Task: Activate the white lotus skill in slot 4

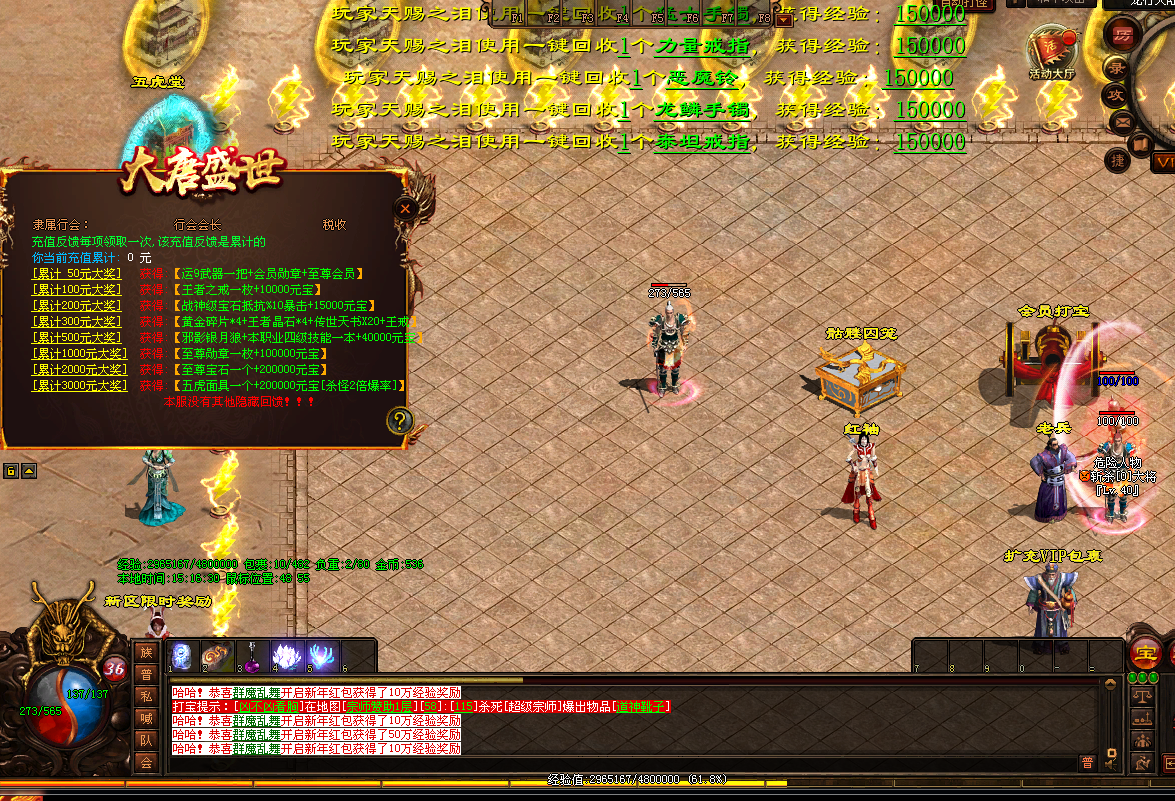Action: click(287, 656)
